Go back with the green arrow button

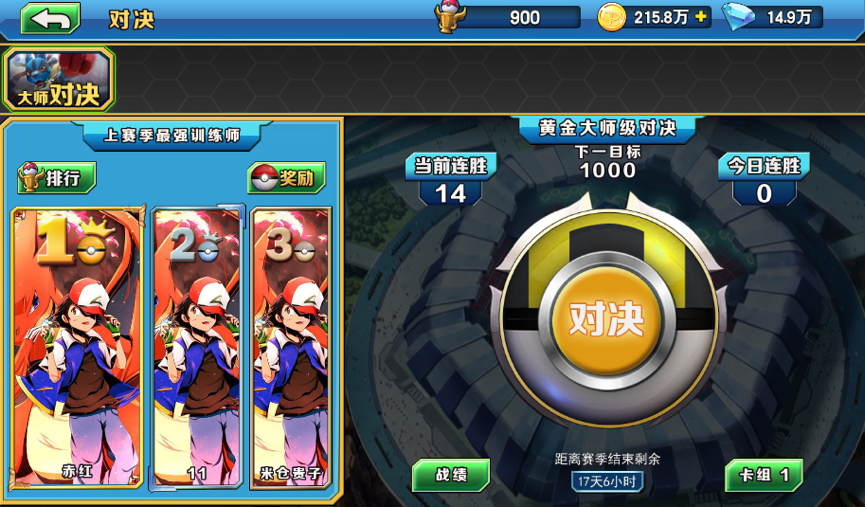tap(50, 19)
